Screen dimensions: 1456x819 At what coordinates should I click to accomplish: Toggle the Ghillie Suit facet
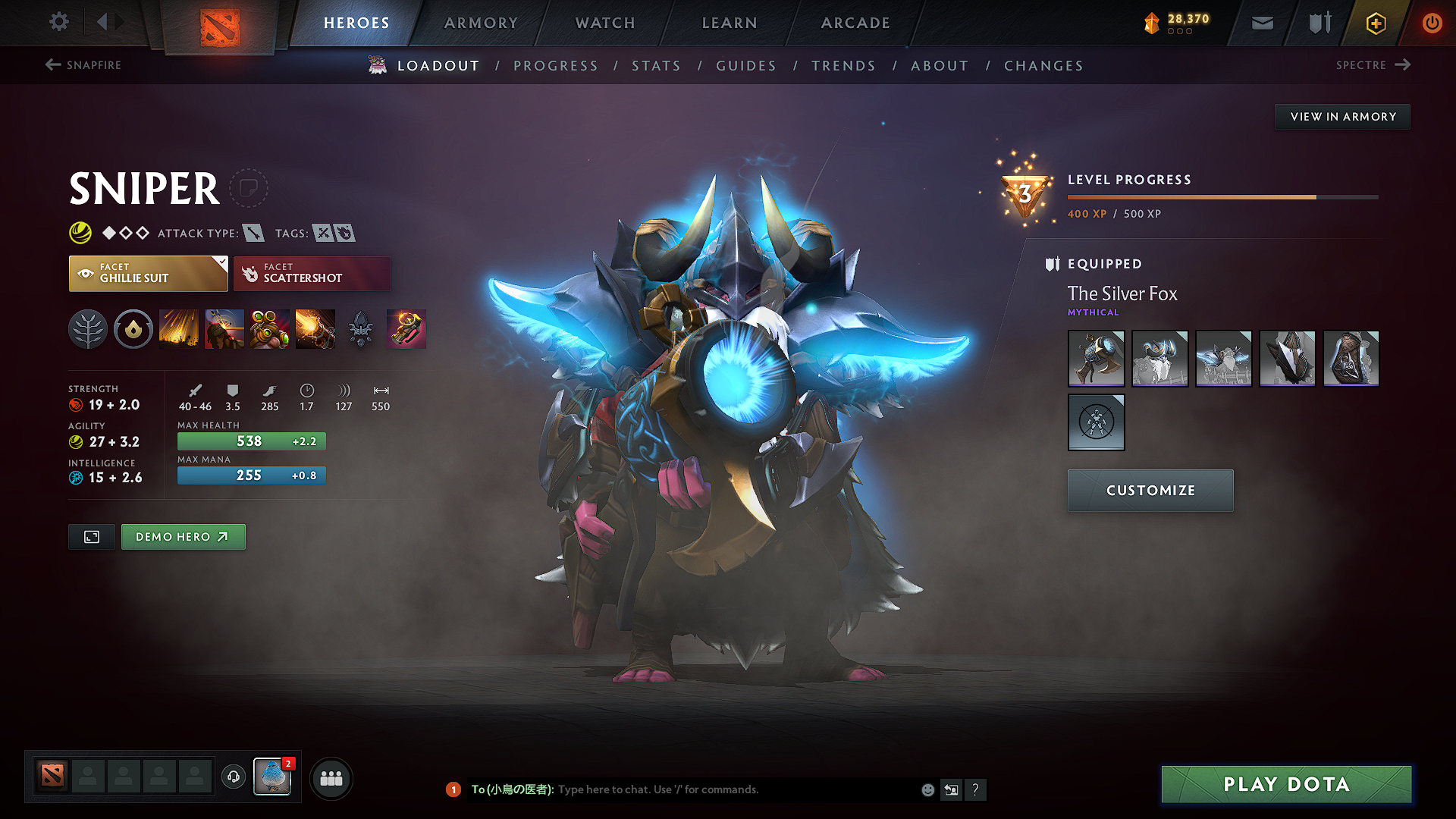[x=144, y=273]
